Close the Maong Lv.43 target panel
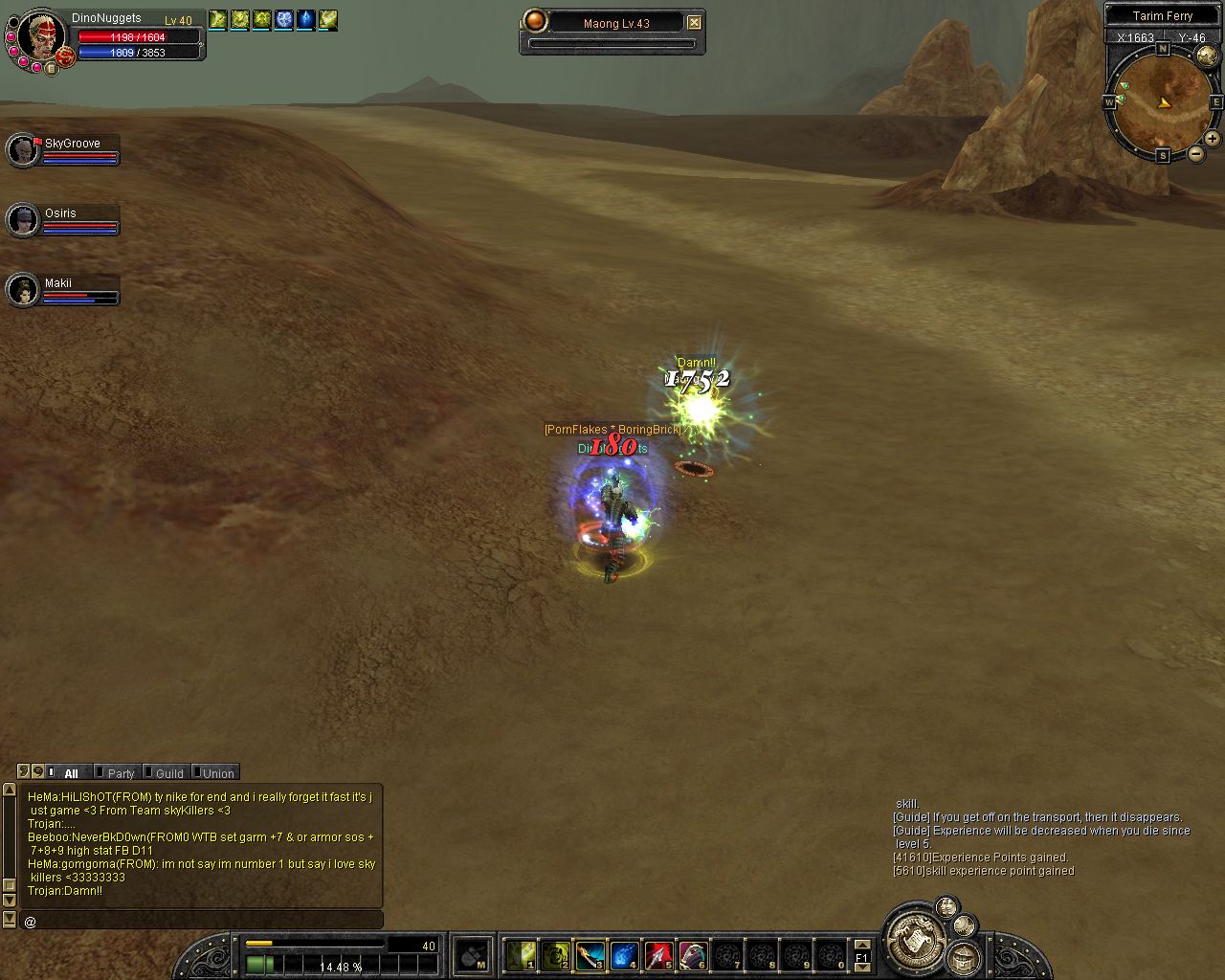Screen dimensions: 1225x980 click(x=695, y=23)
